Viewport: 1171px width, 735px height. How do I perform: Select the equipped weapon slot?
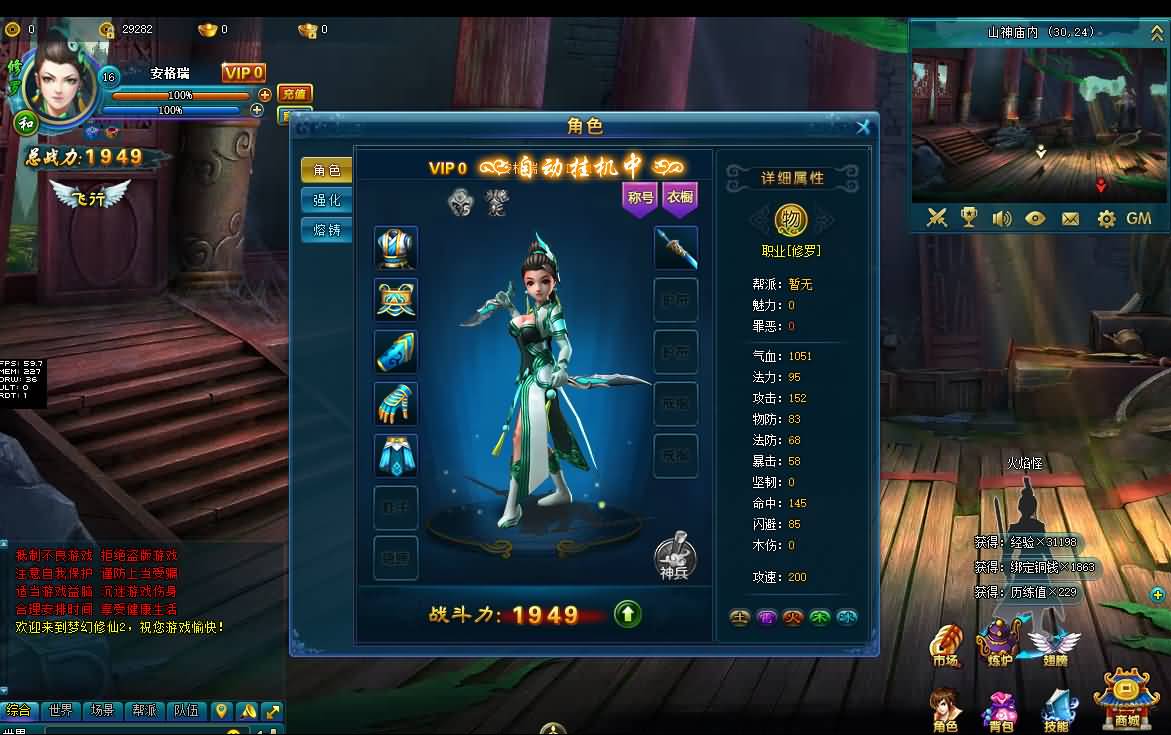pos(675,248)
